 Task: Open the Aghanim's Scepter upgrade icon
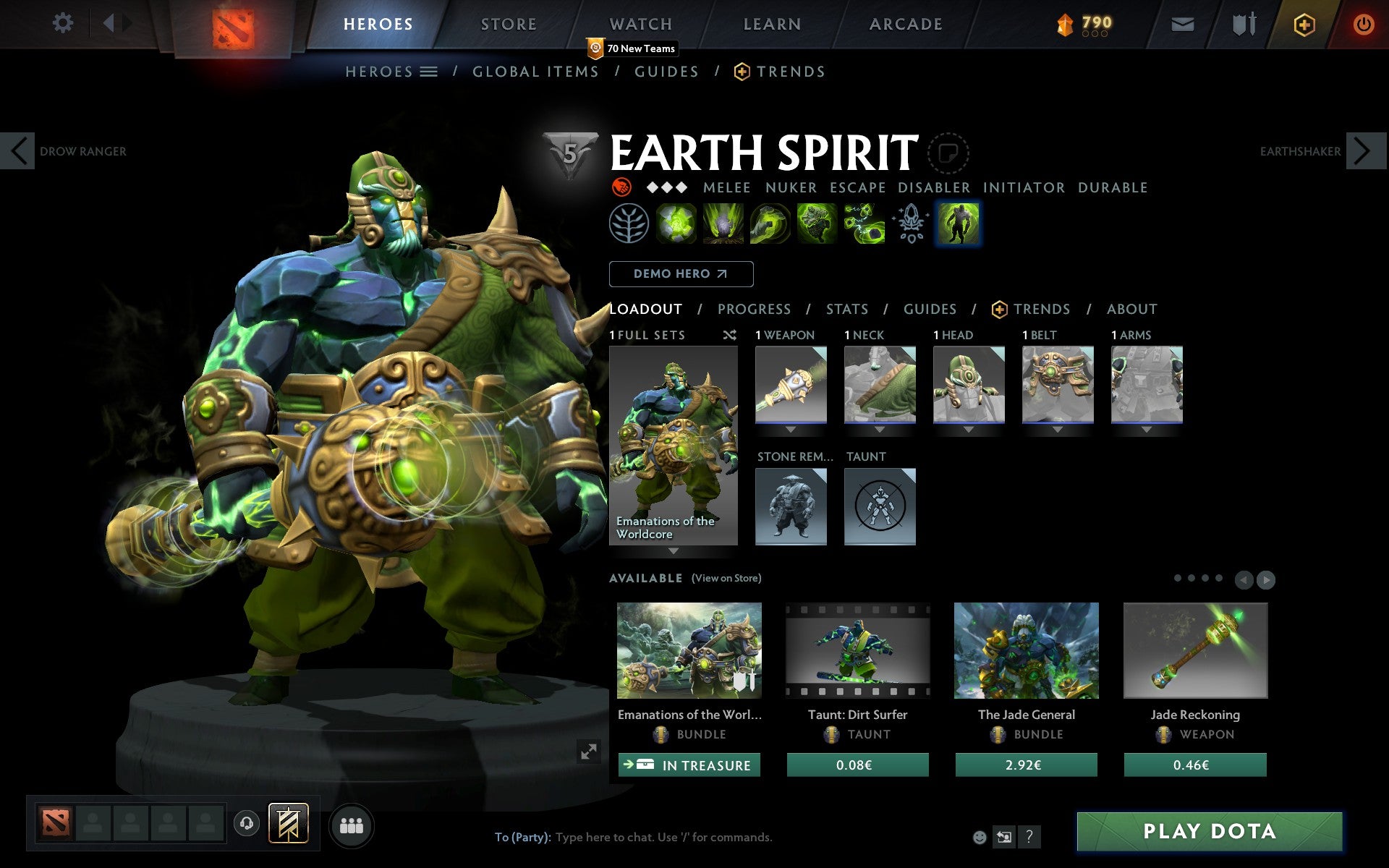click(910, 224)
